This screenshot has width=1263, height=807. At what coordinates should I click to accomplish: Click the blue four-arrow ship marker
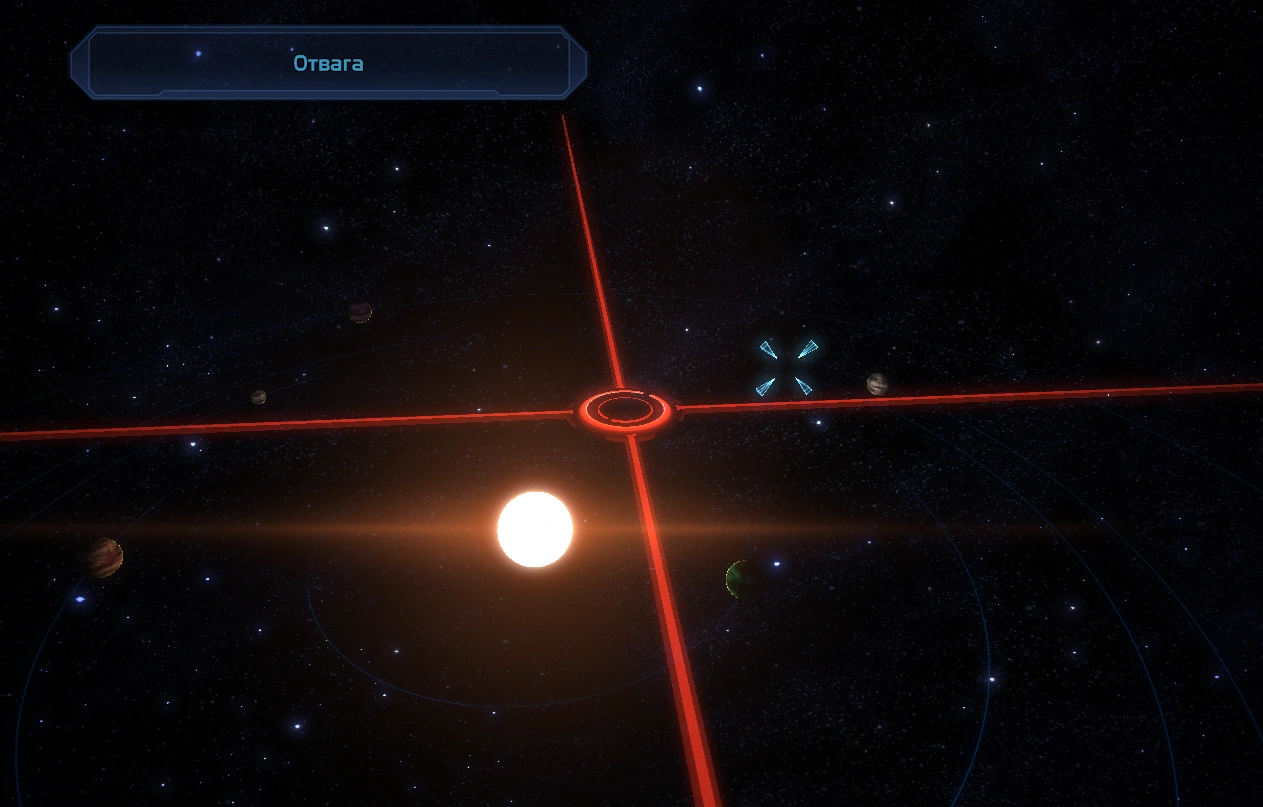787,367
